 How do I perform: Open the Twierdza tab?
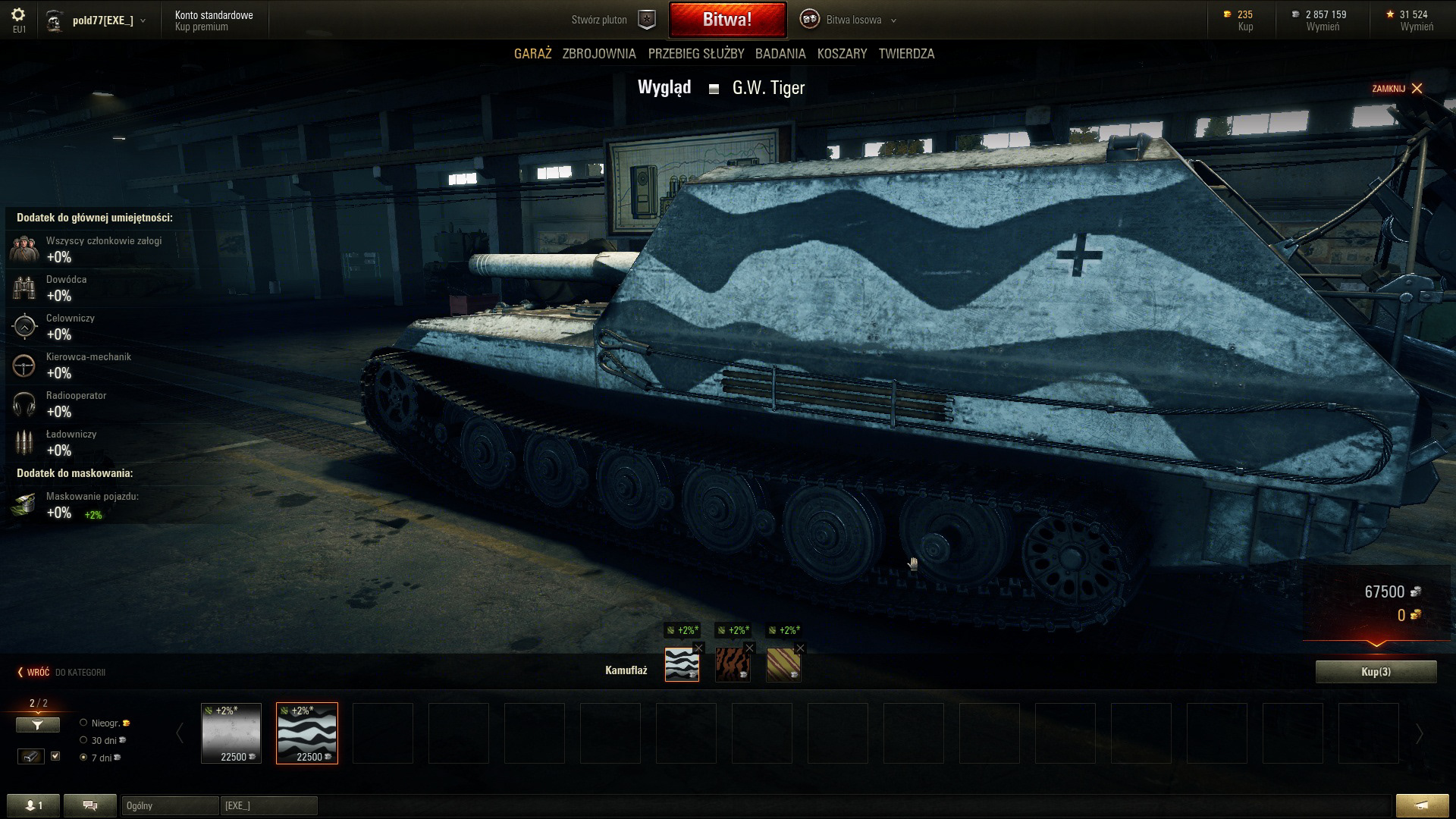906,54
